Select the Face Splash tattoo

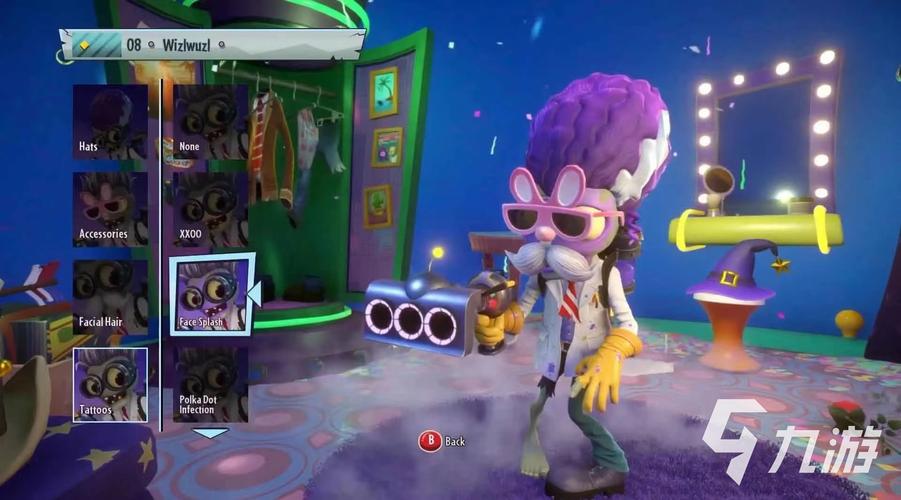tap(209, 296)
